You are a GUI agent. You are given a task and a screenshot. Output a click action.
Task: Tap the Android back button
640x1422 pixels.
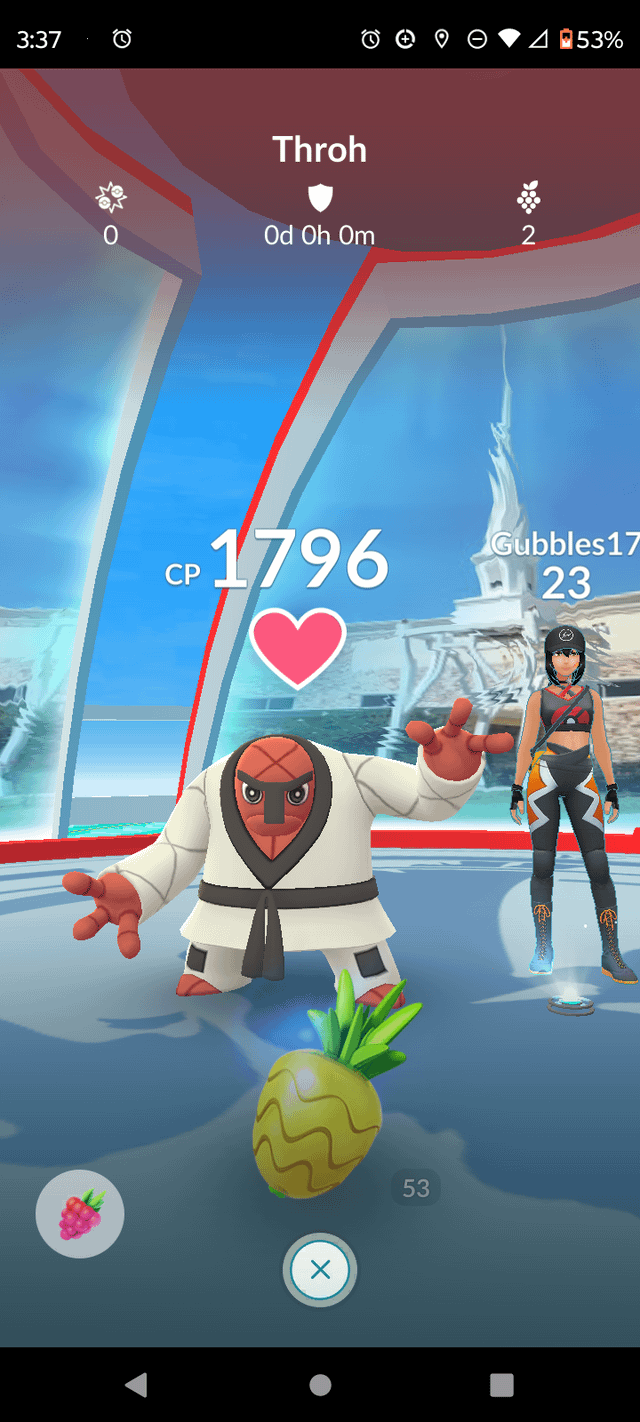click(137, 1384)
